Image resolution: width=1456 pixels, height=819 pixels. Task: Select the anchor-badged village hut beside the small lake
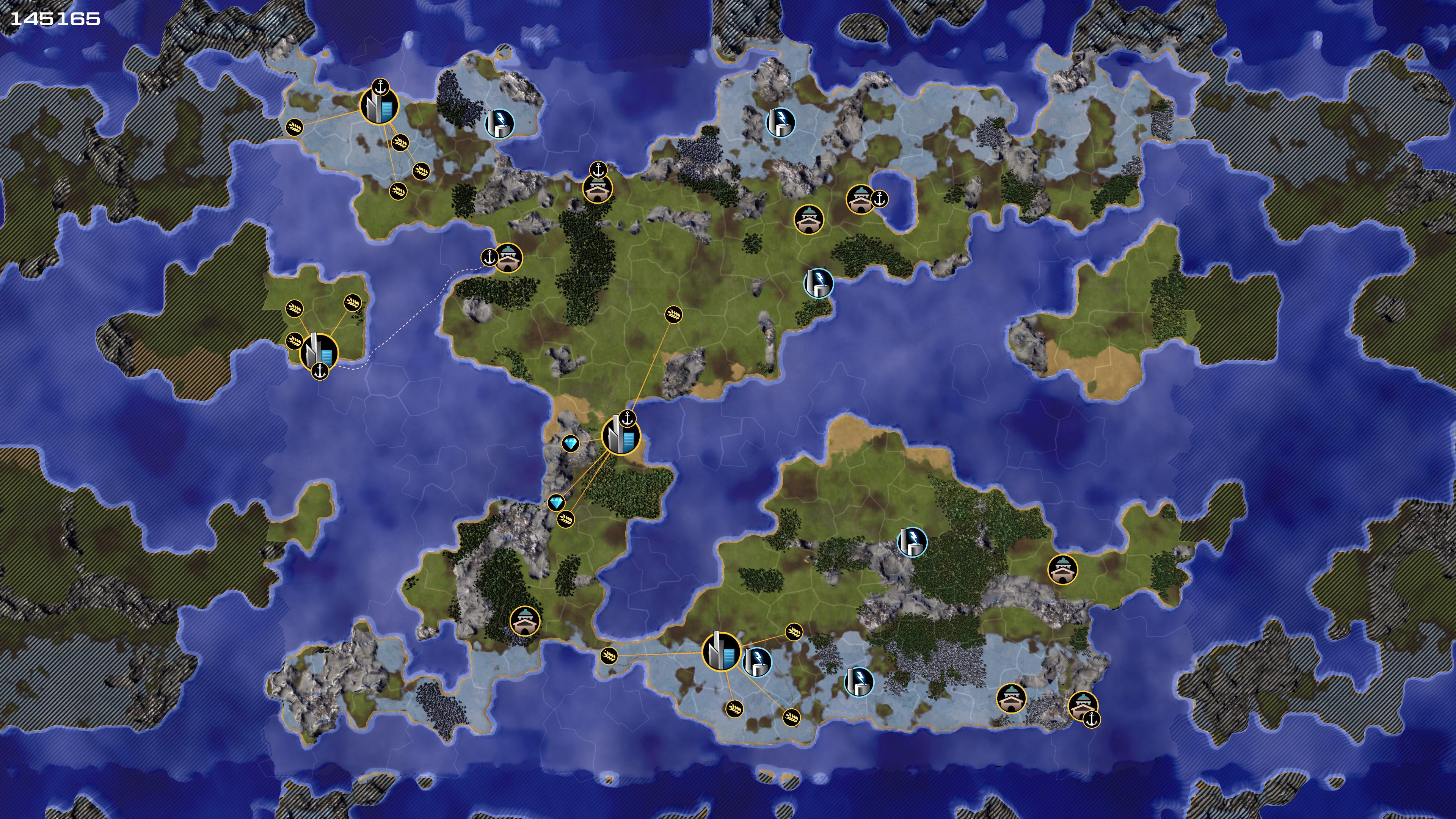coord(861,199)
